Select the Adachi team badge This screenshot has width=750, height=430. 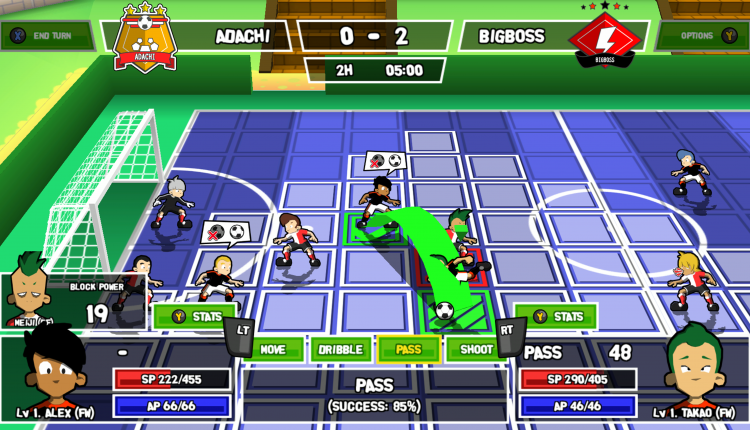click(146, 37)
